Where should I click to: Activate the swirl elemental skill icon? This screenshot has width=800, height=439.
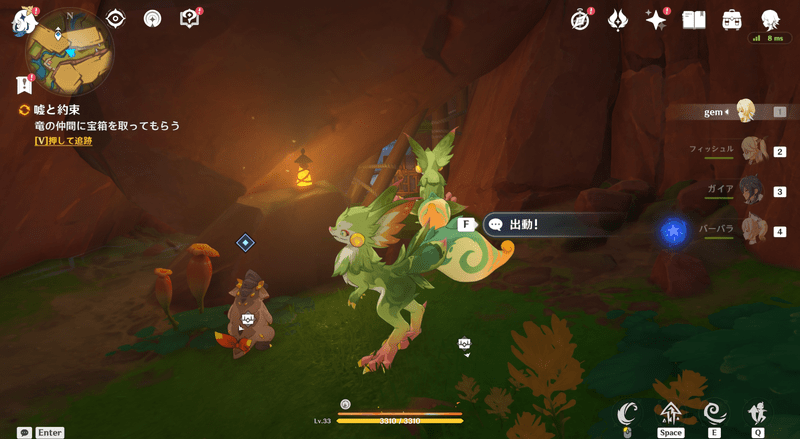[x=714, y=412]
